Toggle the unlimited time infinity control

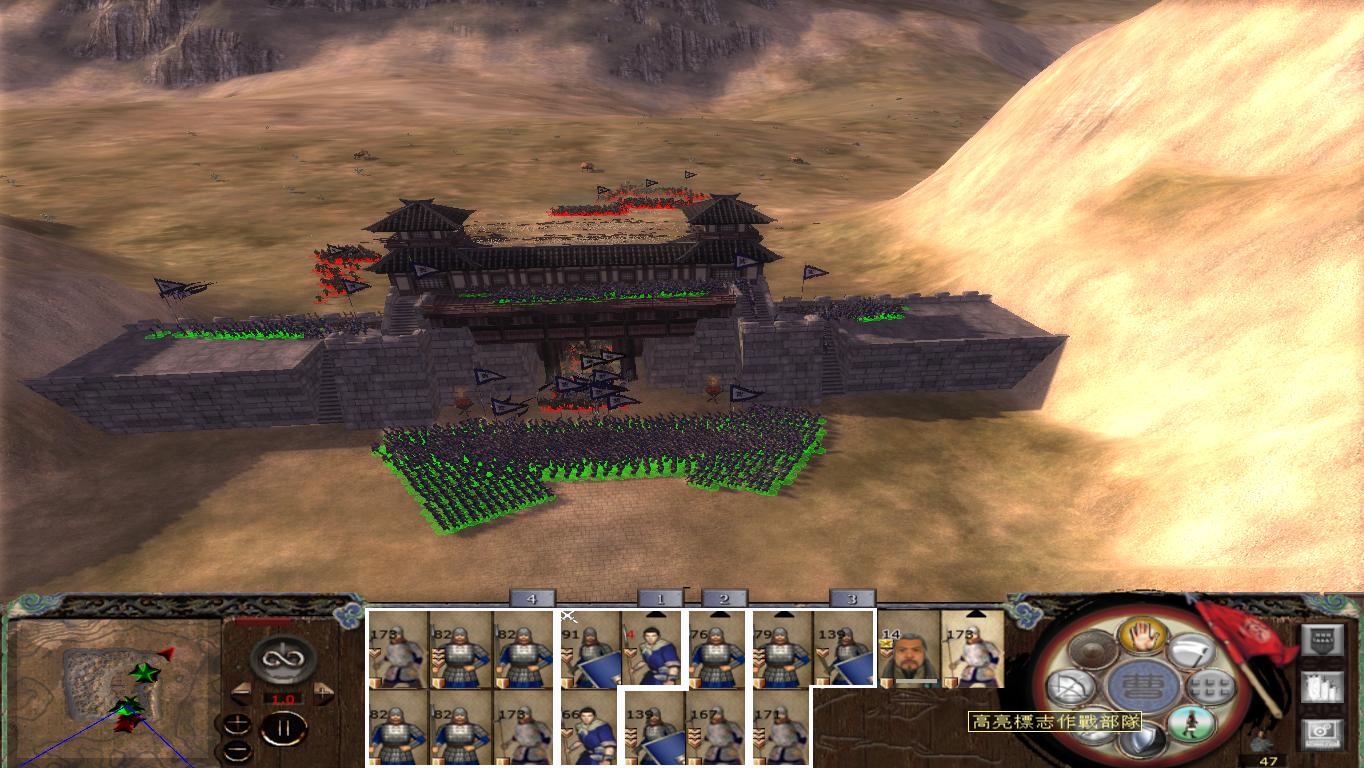click(x=282, y=659)
